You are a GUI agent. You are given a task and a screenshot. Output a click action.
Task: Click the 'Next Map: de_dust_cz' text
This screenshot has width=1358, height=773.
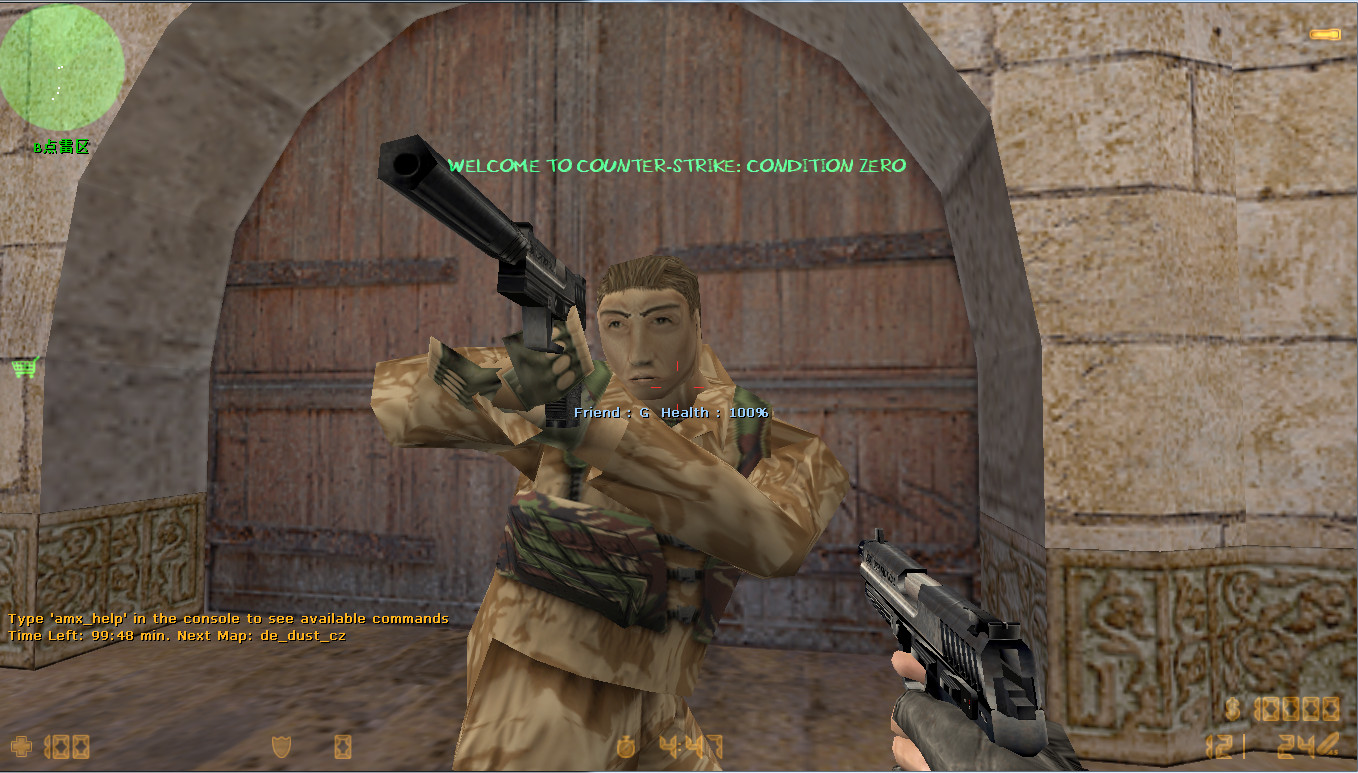point(262,635)
